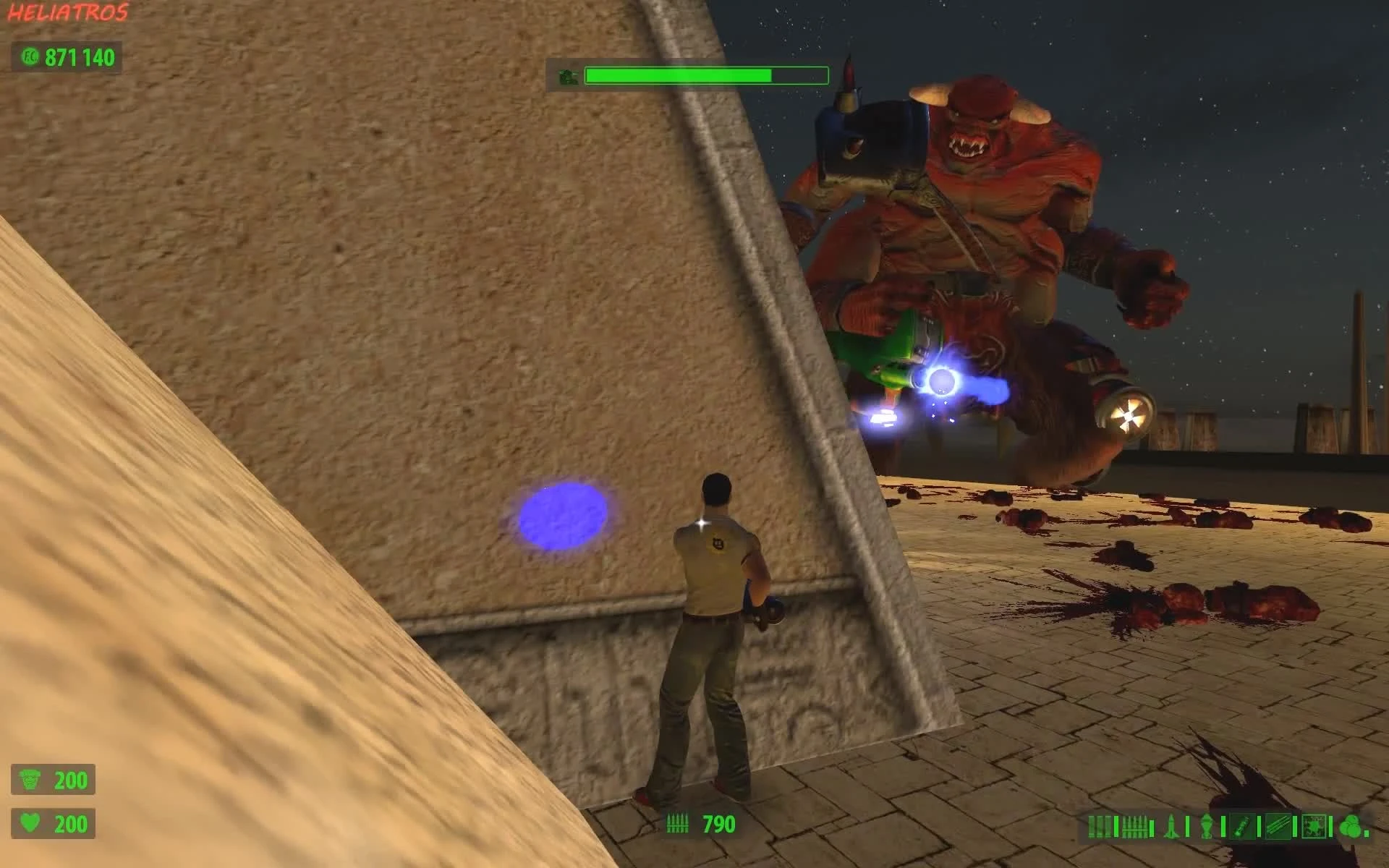The image size is (1389, 868).
Task: Click the glowing blue portal on the pyramid wall
Action: (562, 517)
